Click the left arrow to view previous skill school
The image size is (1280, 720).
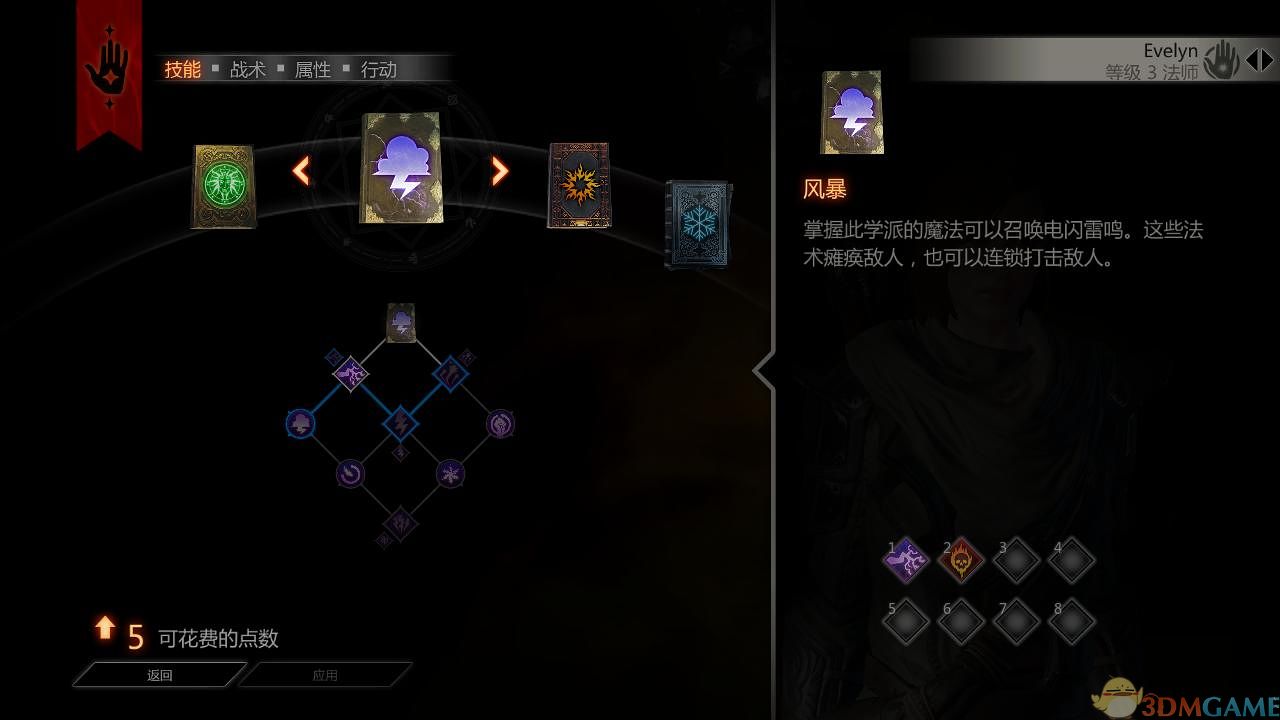[300, 171]
